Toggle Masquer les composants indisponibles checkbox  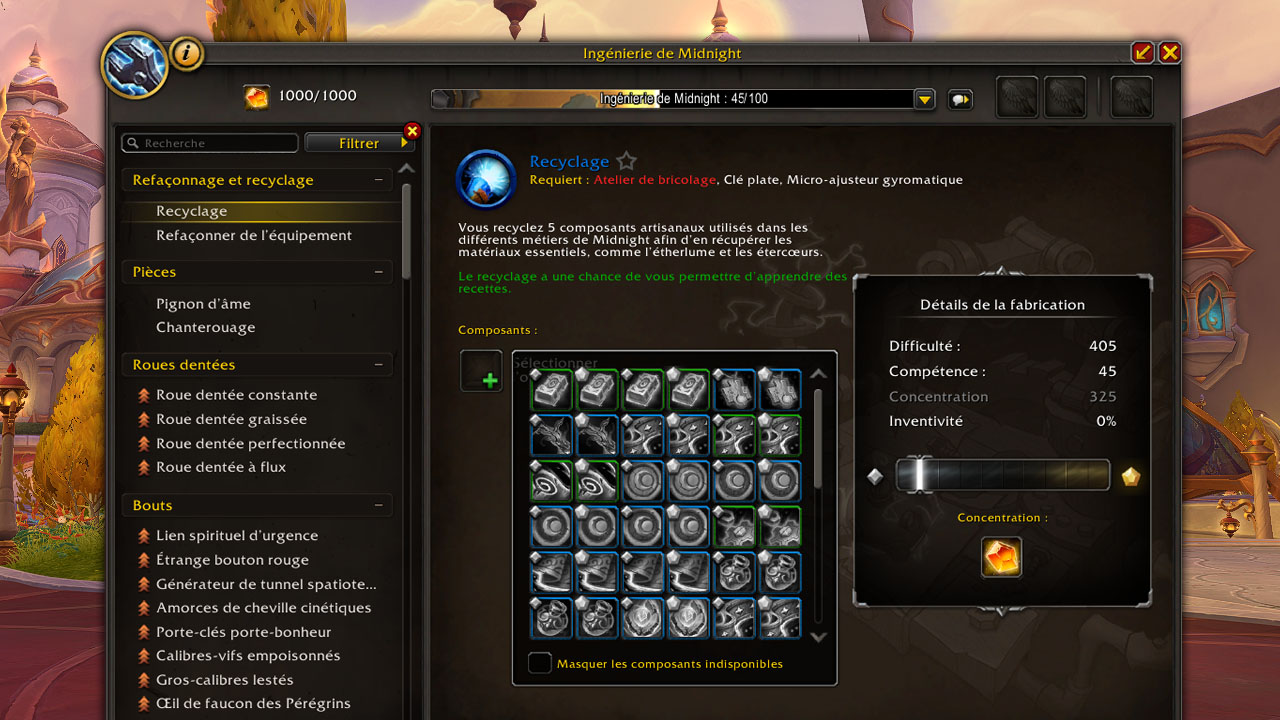[x=540, y=663]
